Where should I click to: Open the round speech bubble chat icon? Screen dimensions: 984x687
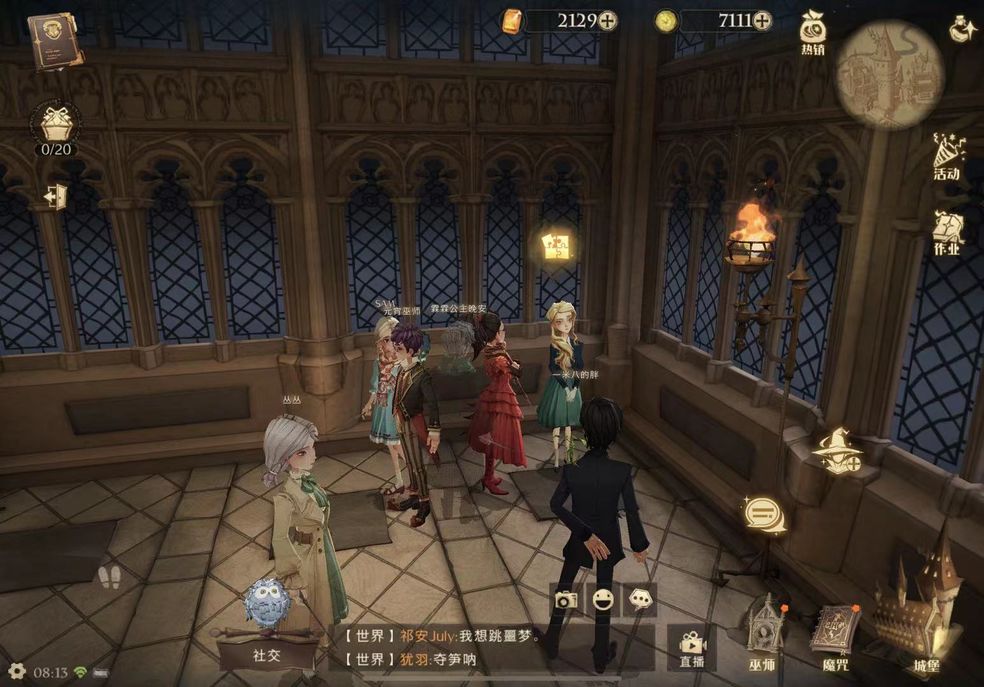point(764,514)
